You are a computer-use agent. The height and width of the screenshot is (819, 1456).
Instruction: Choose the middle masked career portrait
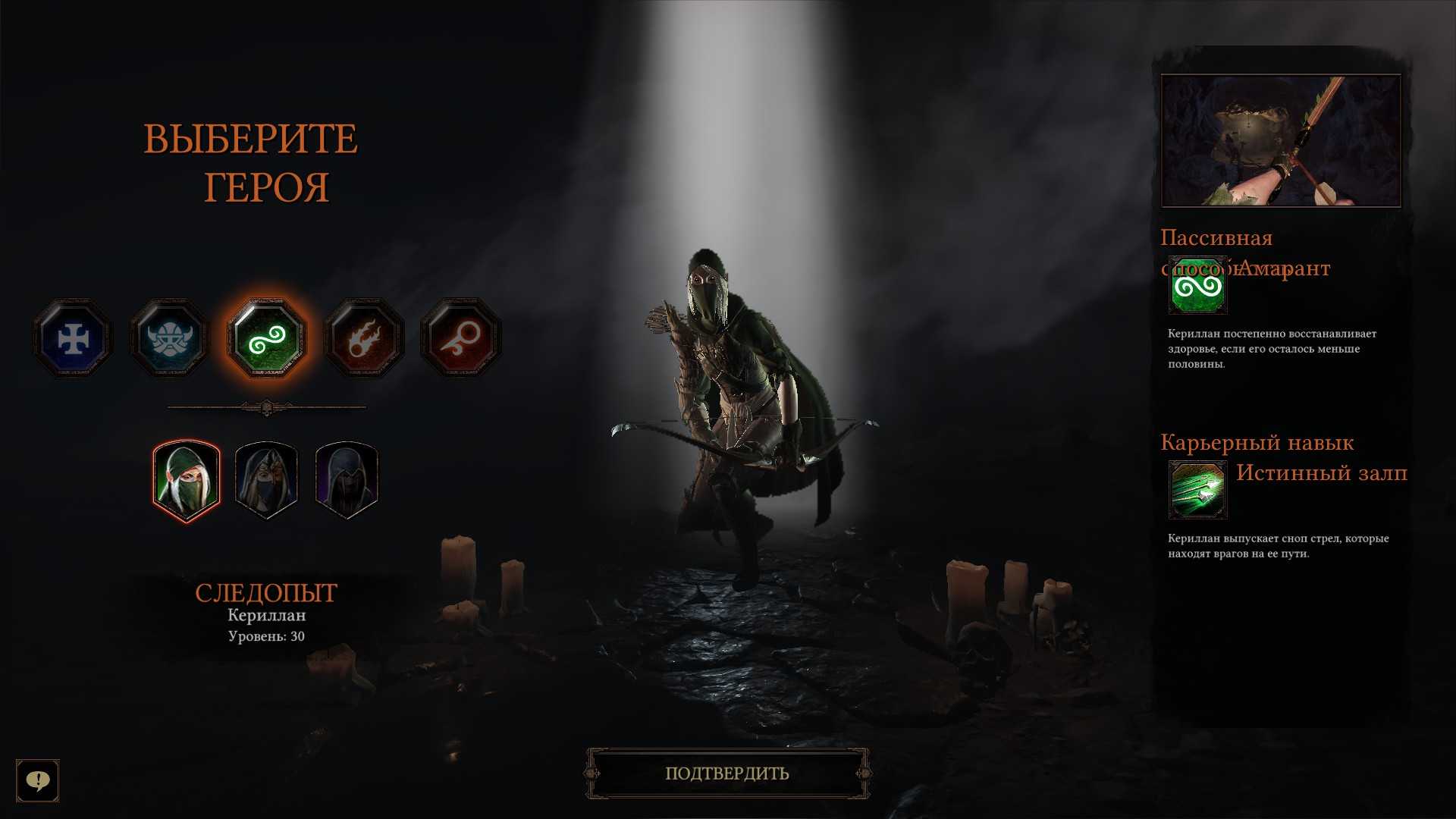[x=266, y=481]
